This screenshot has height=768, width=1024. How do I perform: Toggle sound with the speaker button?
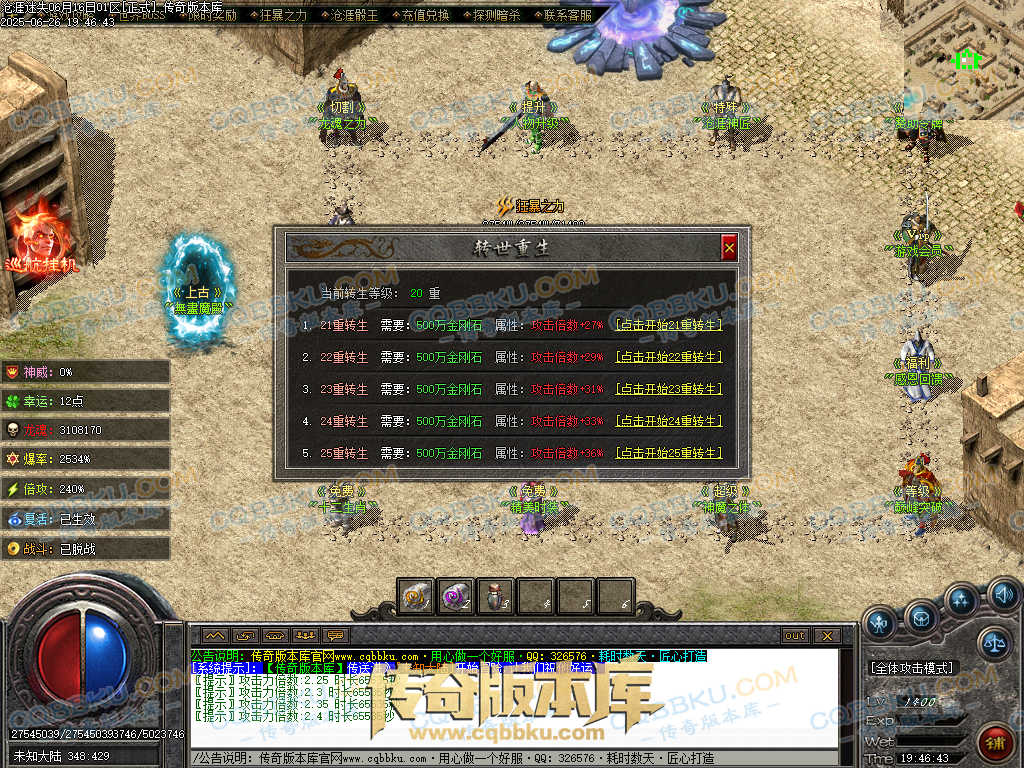1003,596
